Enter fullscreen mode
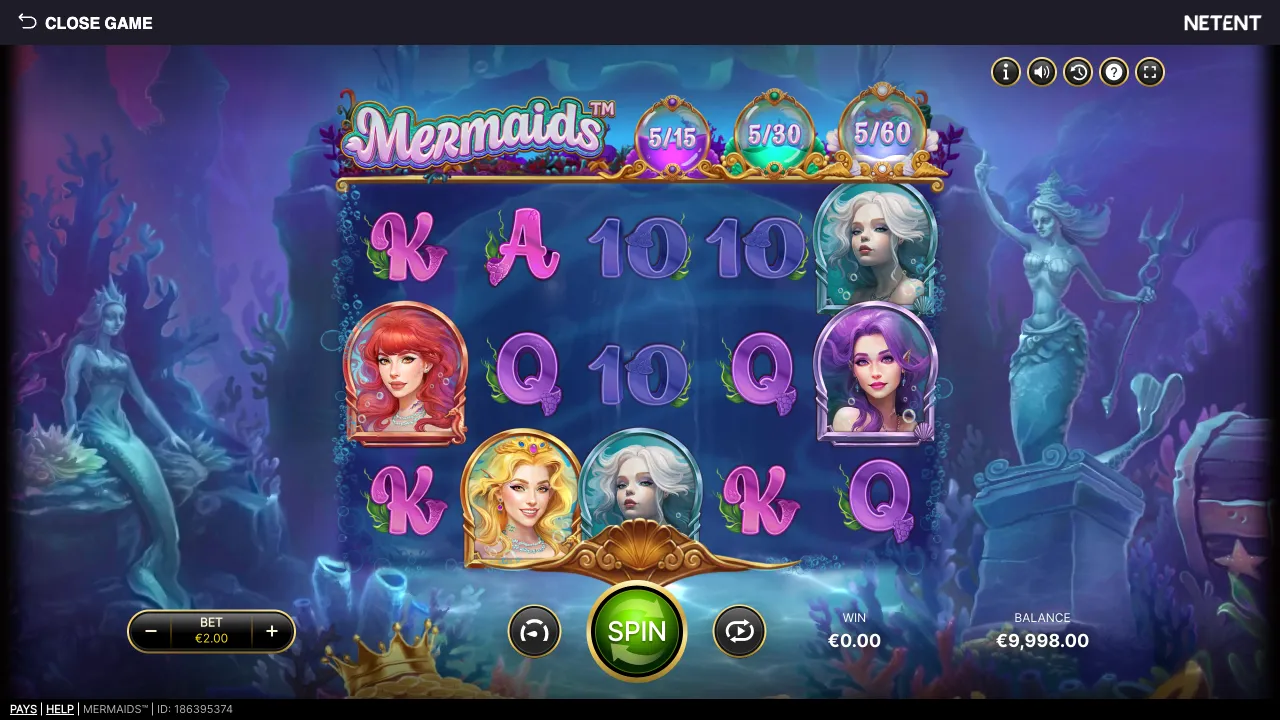The width and height of the screenshot is (1280, 720). point(1149,72)
